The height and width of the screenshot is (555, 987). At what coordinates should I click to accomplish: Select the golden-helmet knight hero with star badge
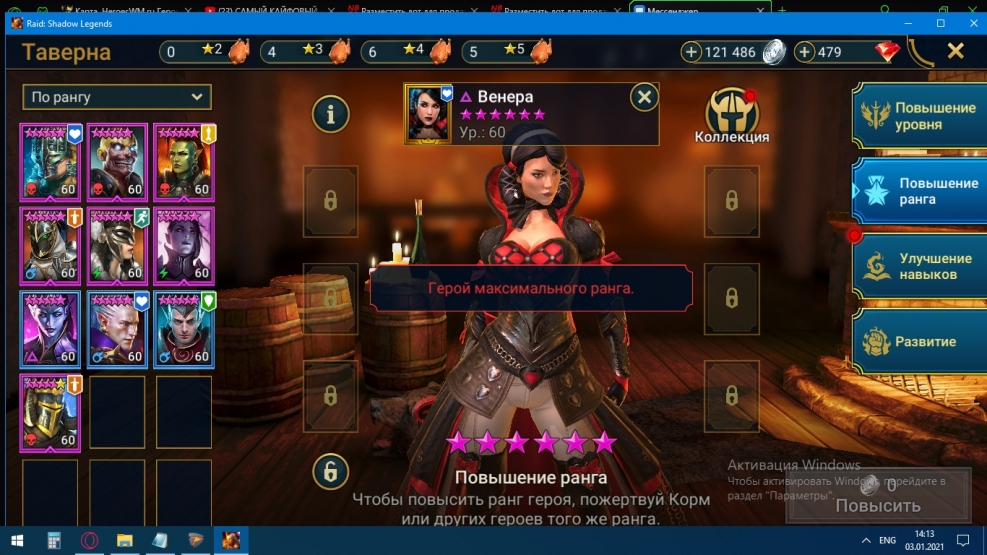click(x=50, y=411)
